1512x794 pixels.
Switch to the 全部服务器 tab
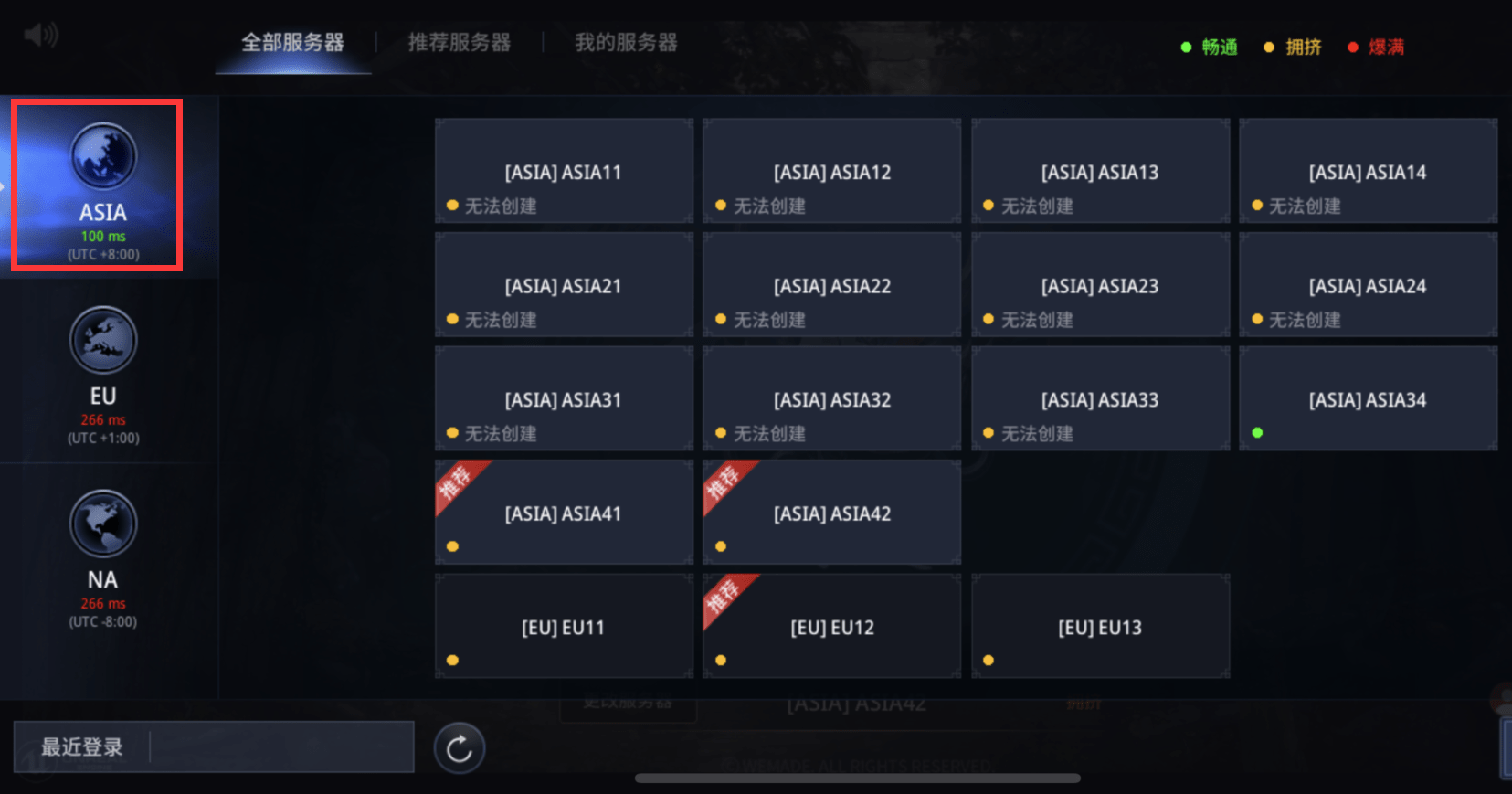(x=292, y=43)
